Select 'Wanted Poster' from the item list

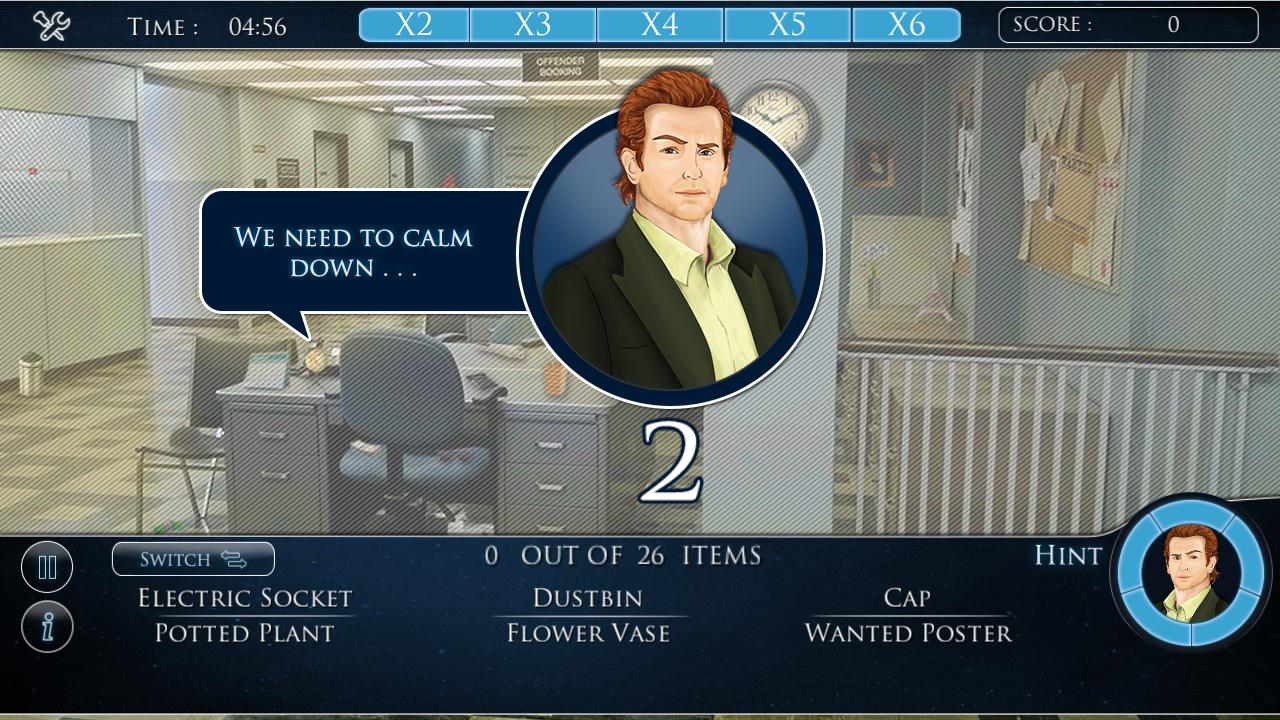point(907,633)
